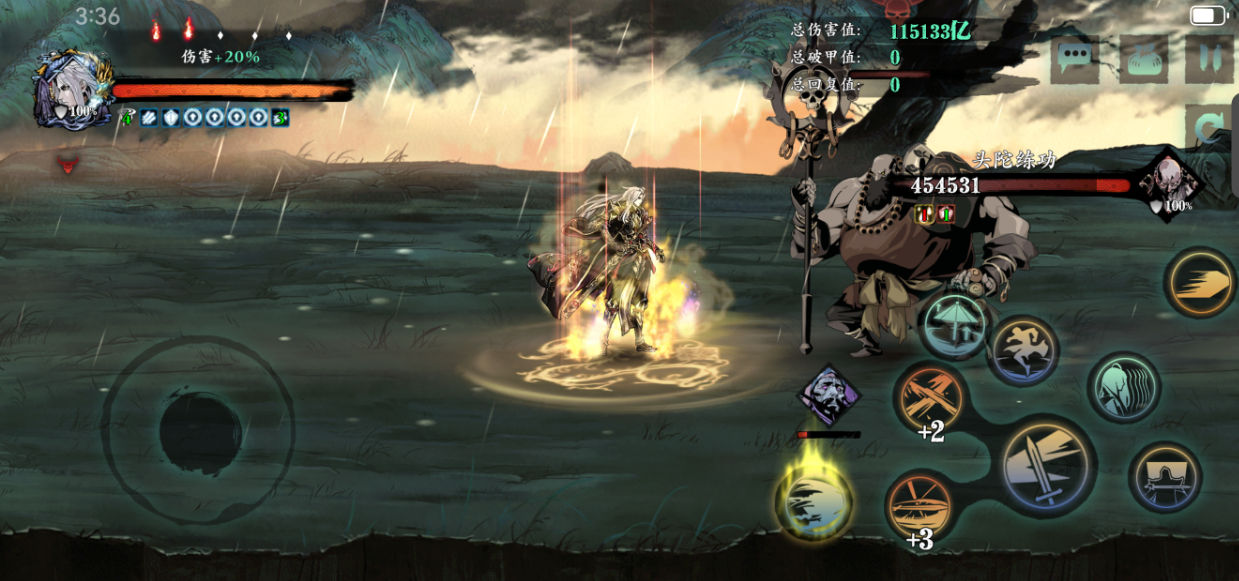Image resolution: width=1239 pixels, height=581 pixels.
Task: Tap the circular arrow refresh button
Action: [x=1210, y=128]
